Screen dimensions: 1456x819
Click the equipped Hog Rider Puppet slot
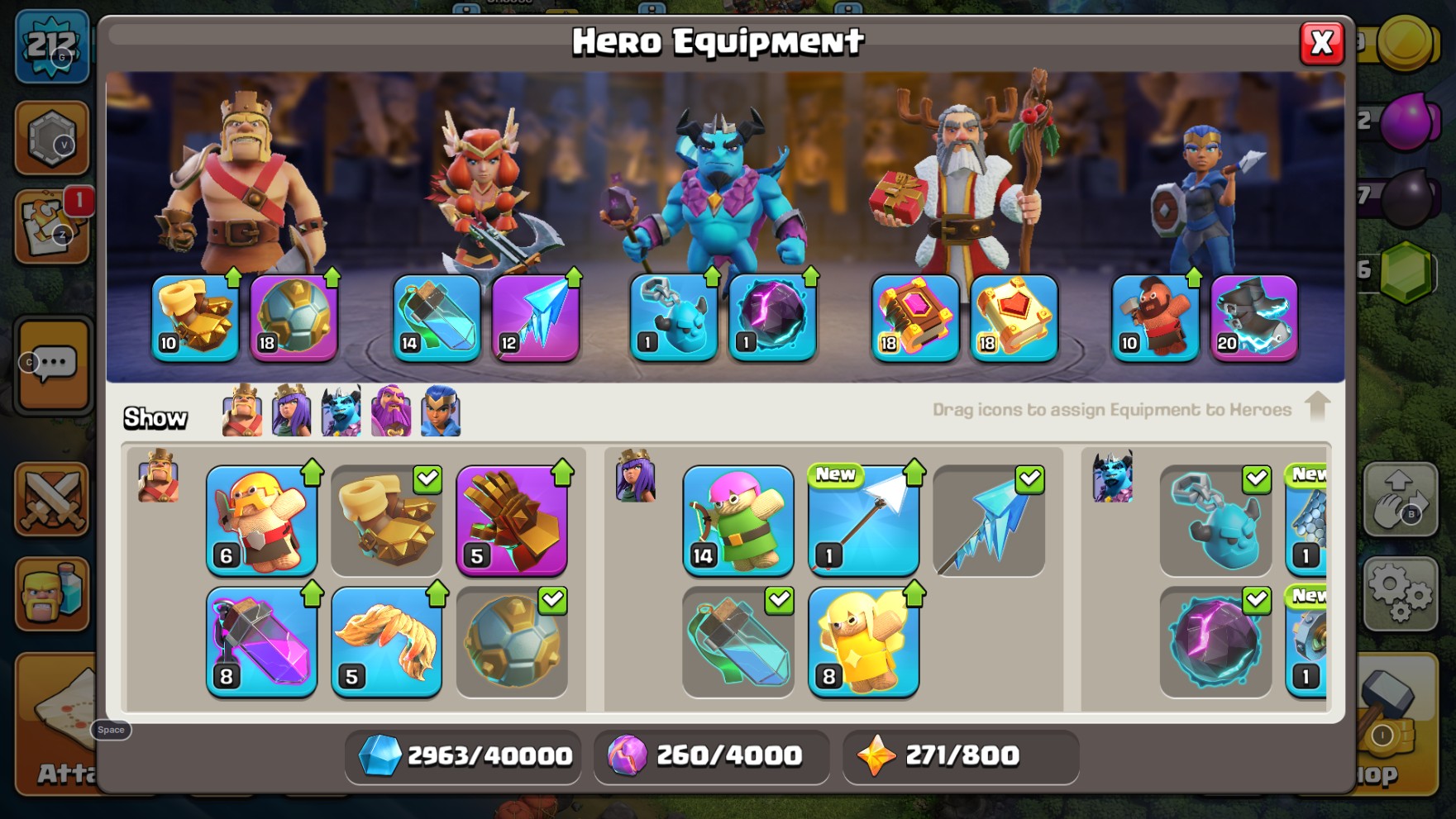pos(1155,318)
